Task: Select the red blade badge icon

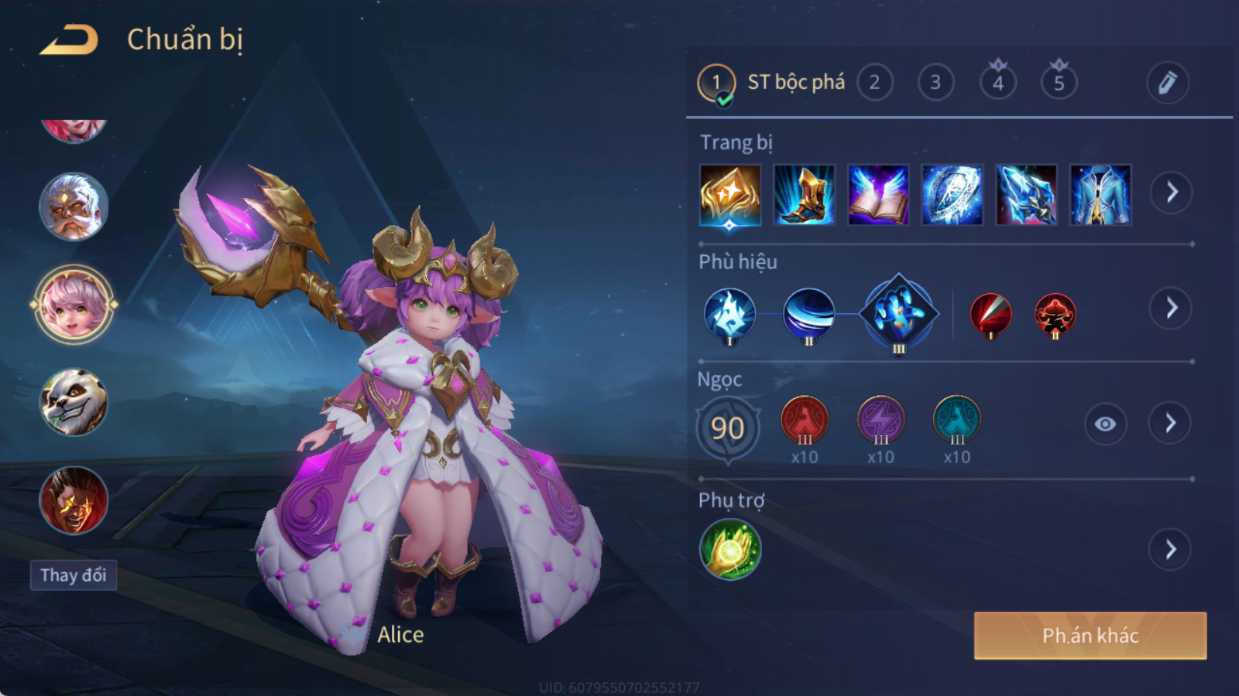Action: [991, 314]
